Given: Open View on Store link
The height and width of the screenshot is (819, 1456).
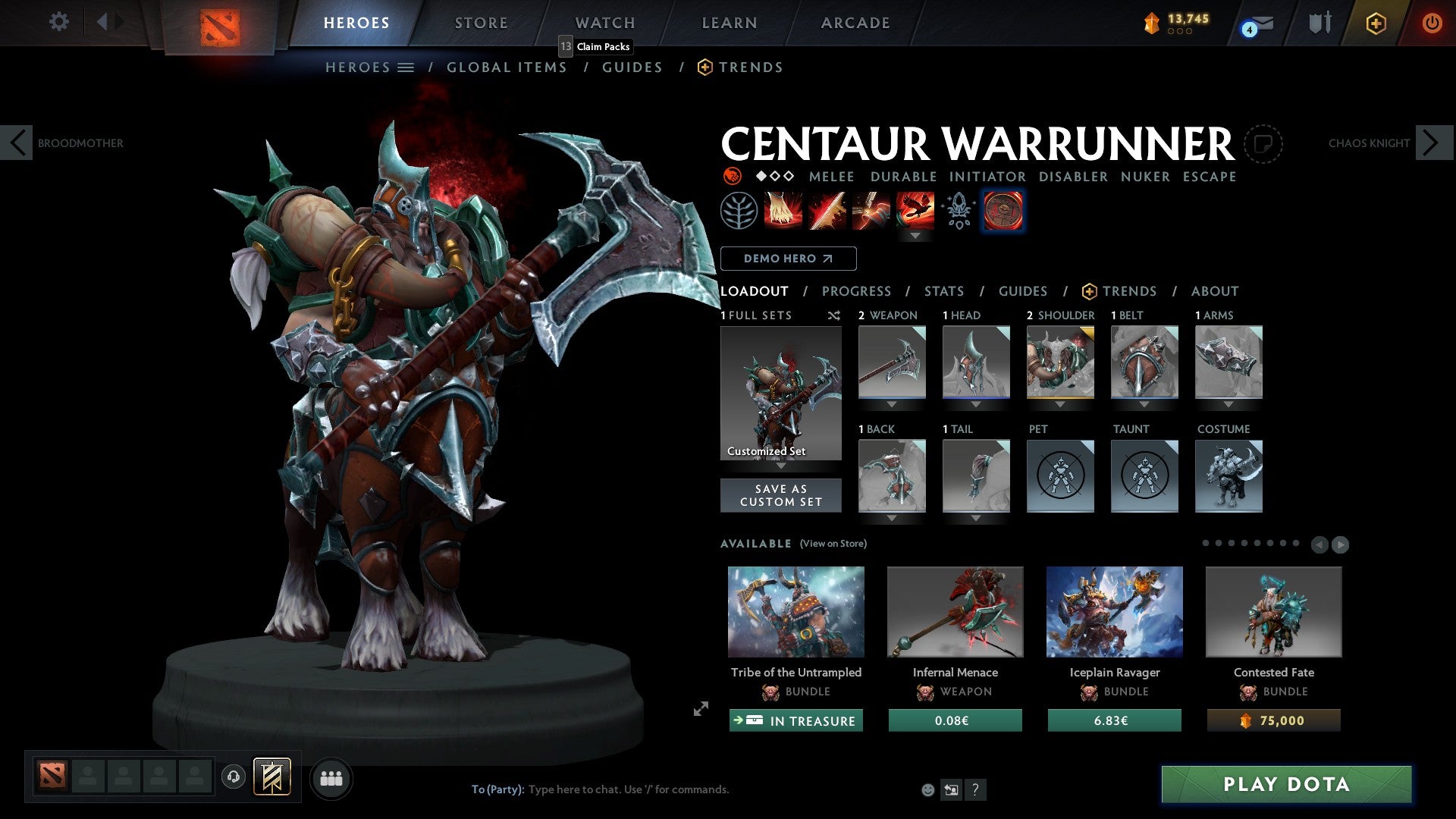Looking at the screenshot, I should pos(833,544).
